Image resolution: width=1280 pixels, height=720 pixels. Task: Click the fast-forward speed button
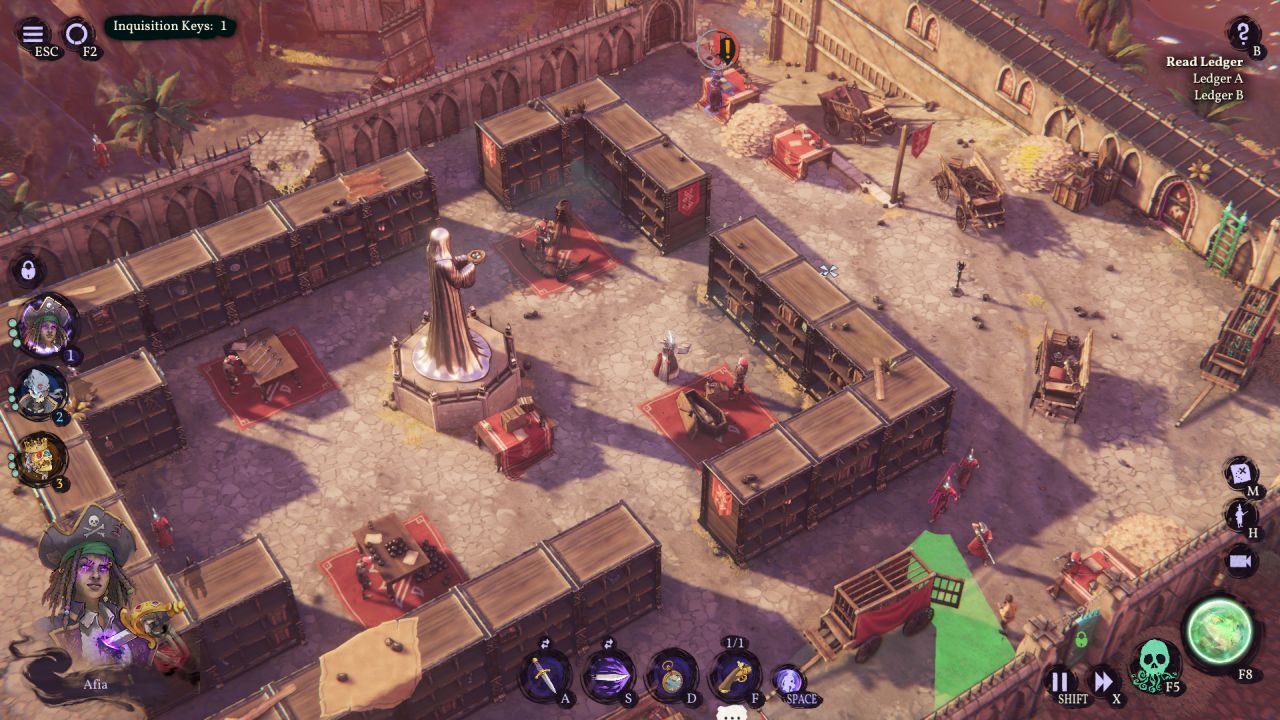coord(1102,683)
